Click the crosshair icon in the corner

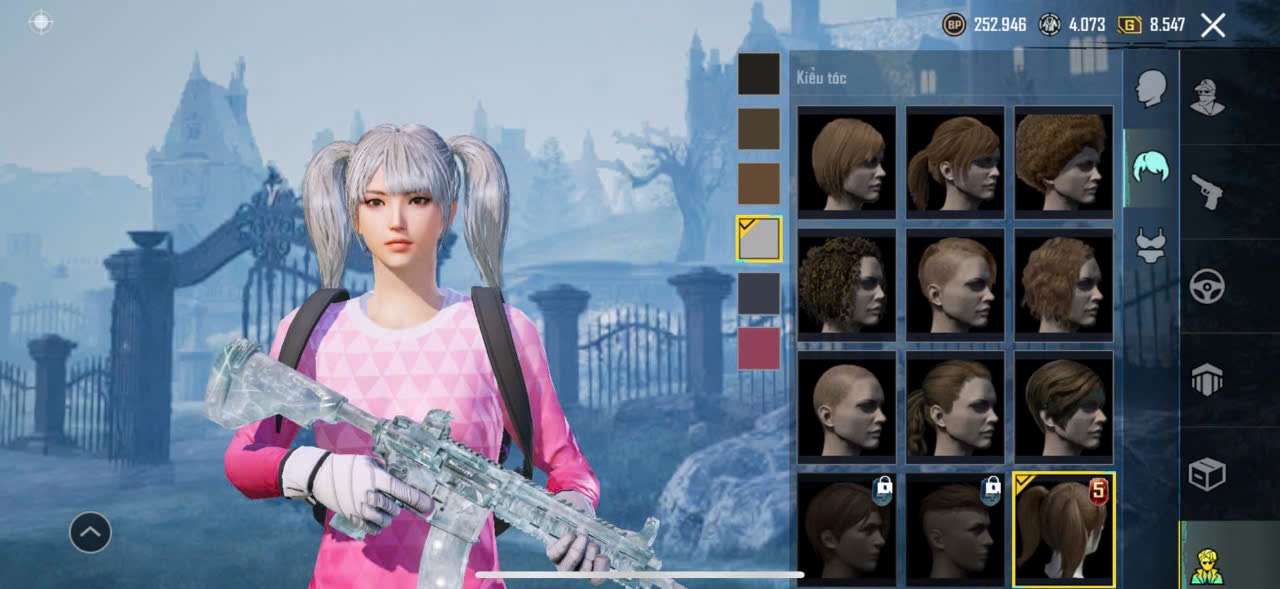coord(41,23)
